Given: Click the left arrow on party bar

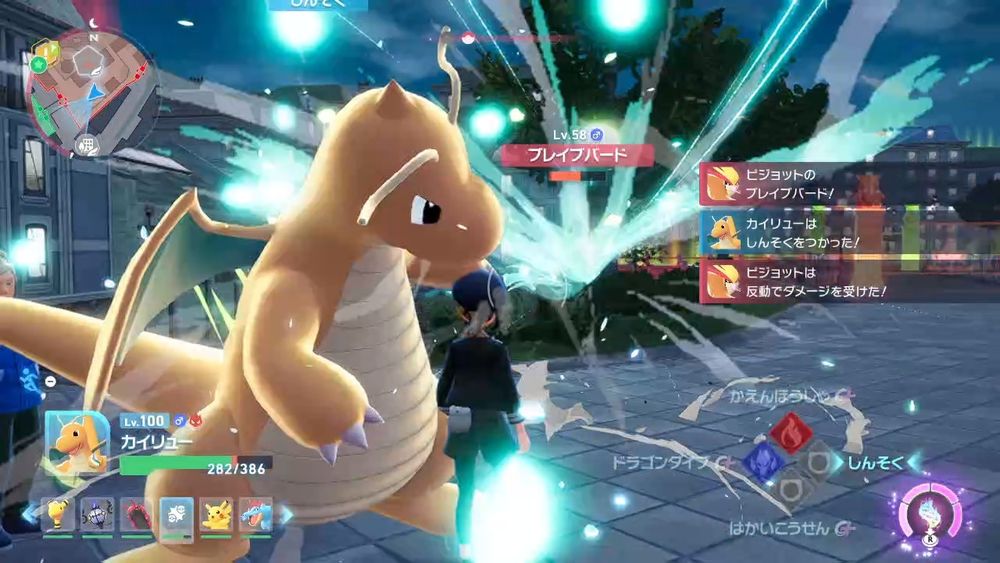Looking at the screenshot, I should (x=28, y=514).
